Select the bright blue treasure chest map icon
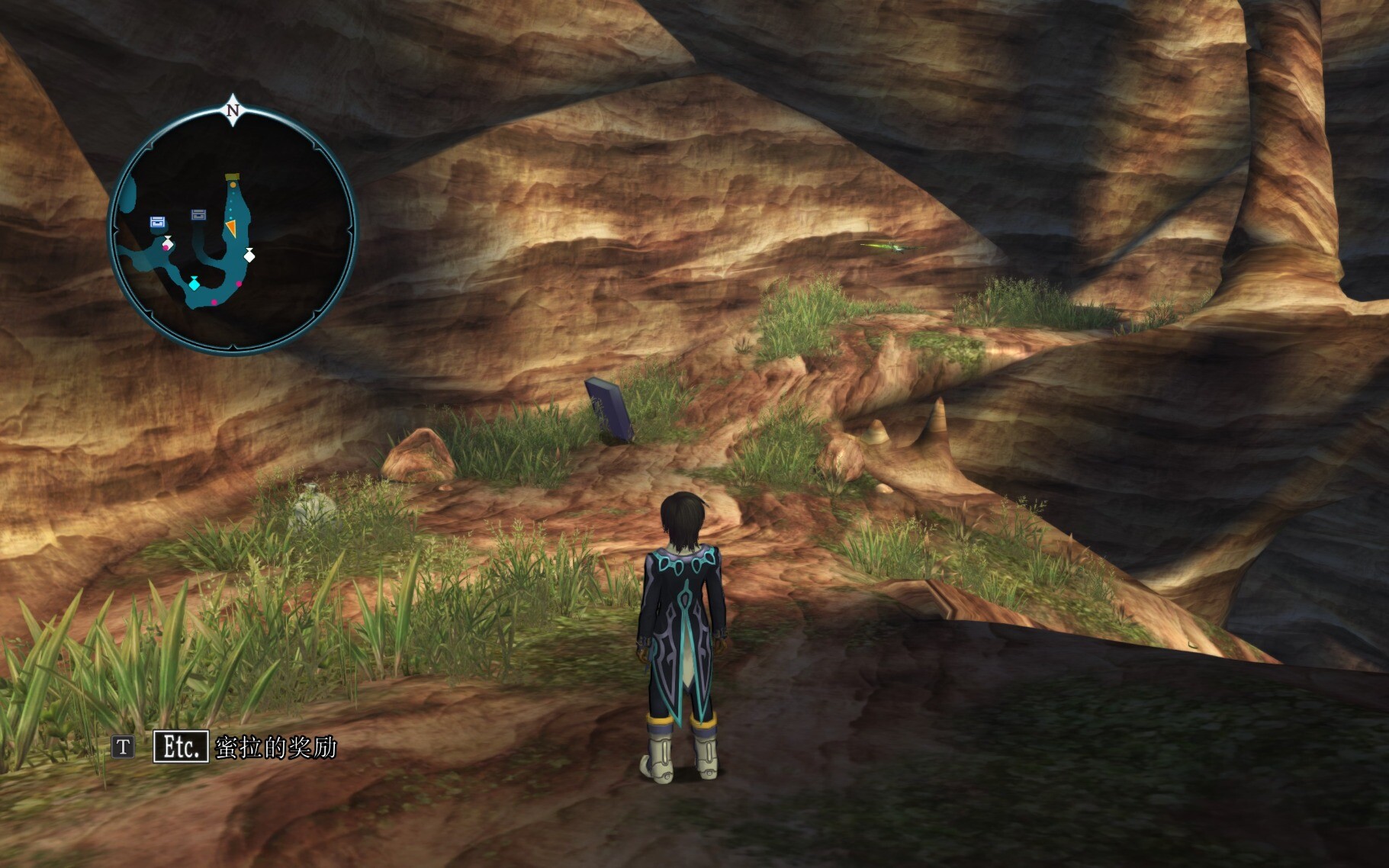 (x=158, y=222)
